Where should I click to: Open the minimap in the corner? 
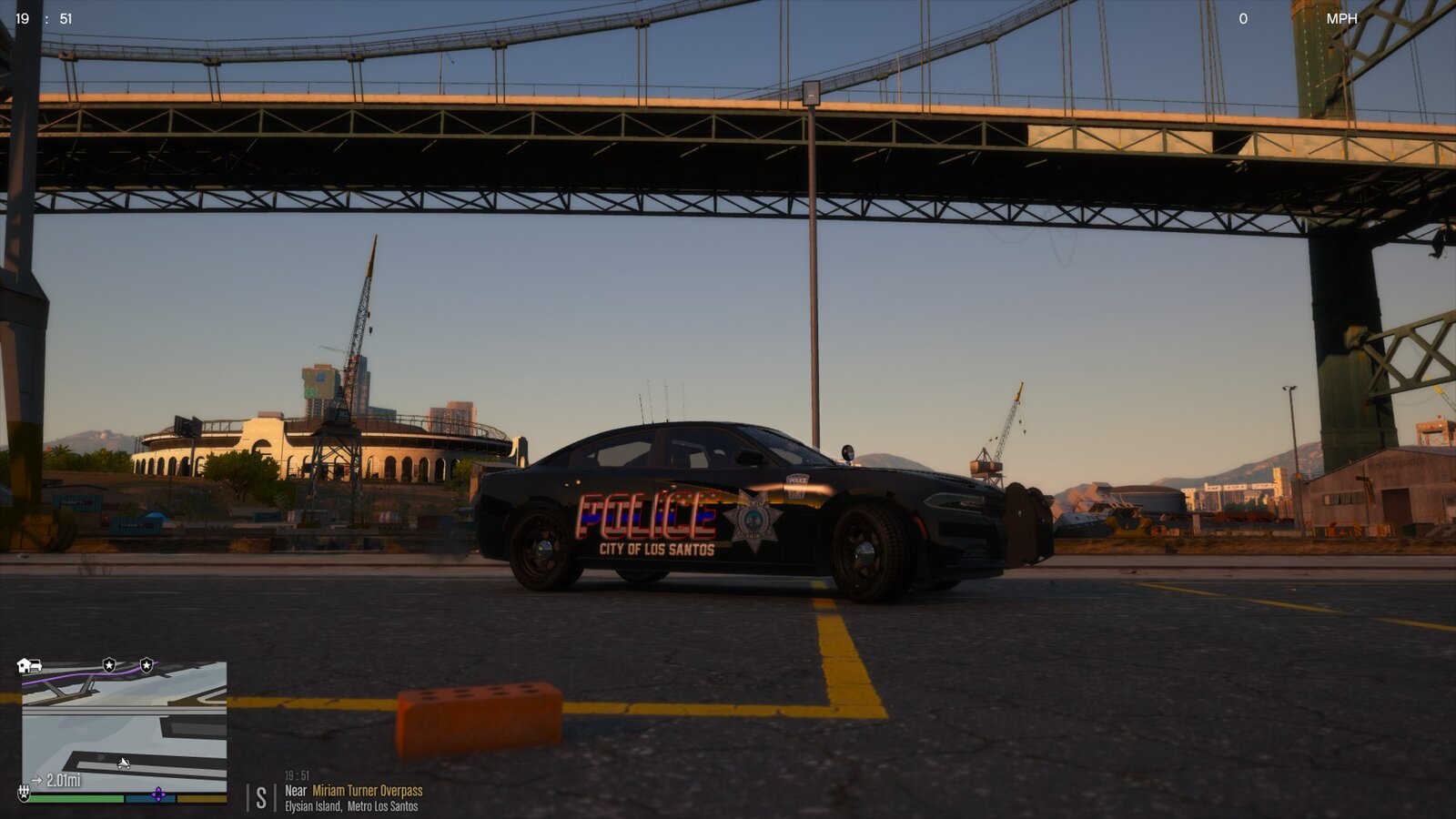(x=125, y=728)
